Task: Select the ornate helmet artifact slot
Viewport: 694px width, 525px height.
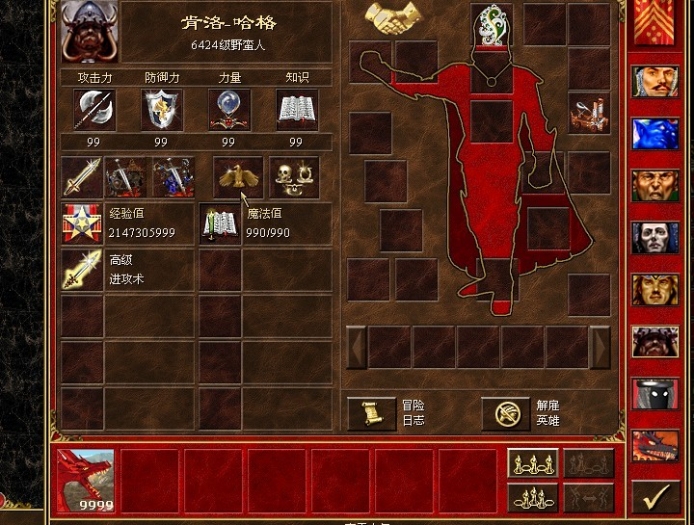Action: click(492, 22)
